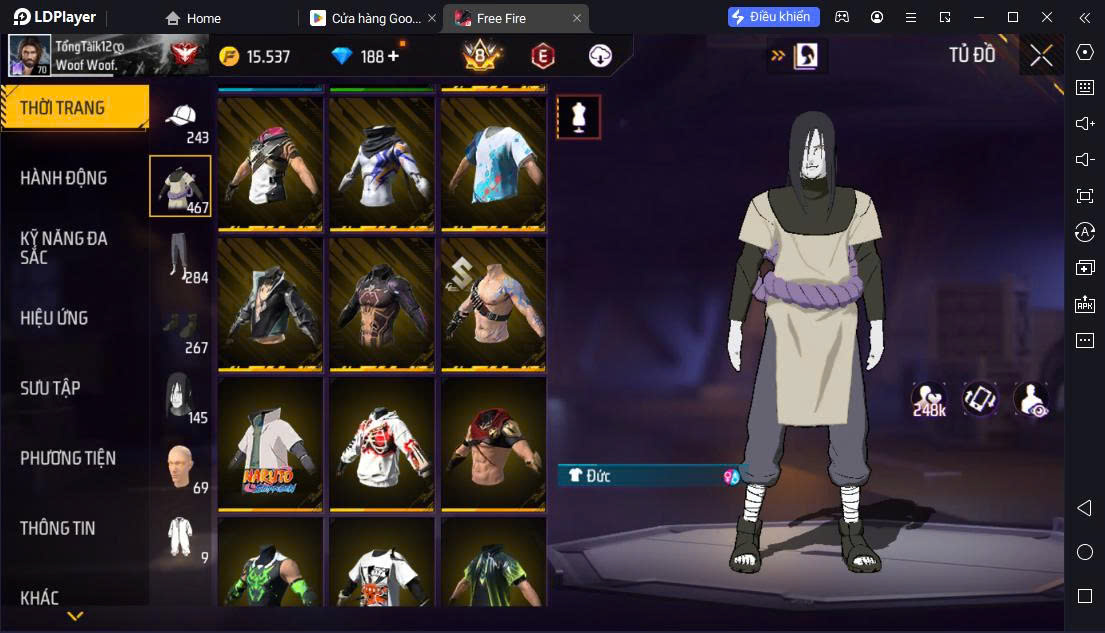1105x633 pixels.
Task: Open the Sưu Tập section
Action: (50, 388)
